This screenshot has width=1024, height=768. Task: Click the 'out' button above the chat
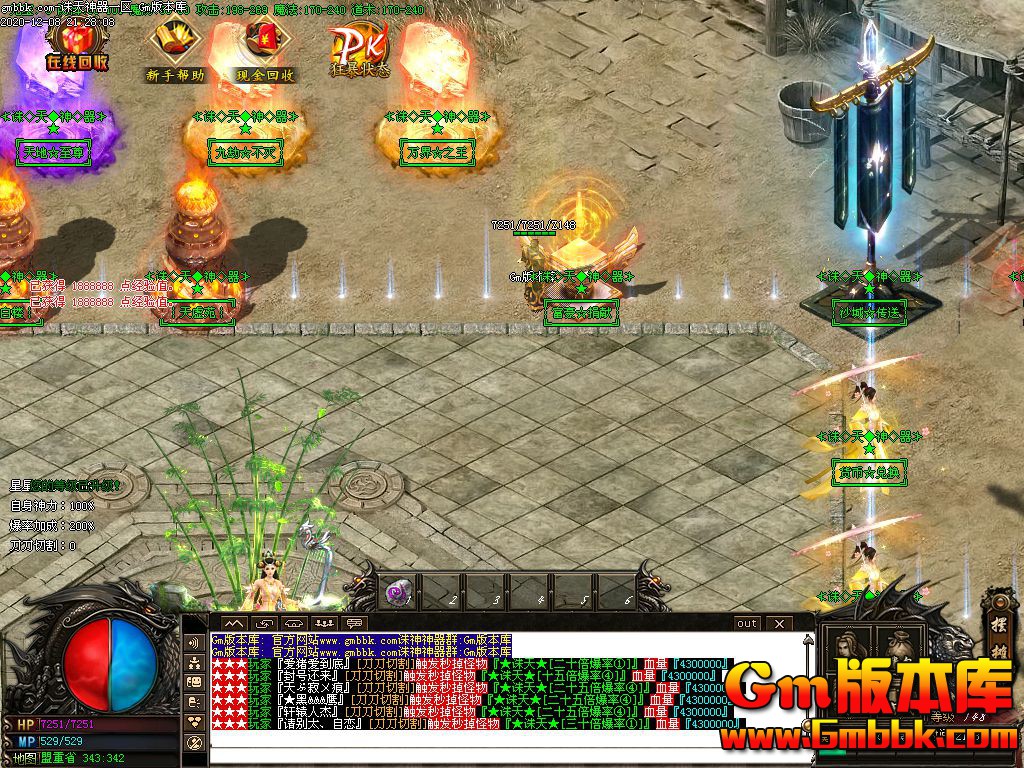tap(747, 623)
